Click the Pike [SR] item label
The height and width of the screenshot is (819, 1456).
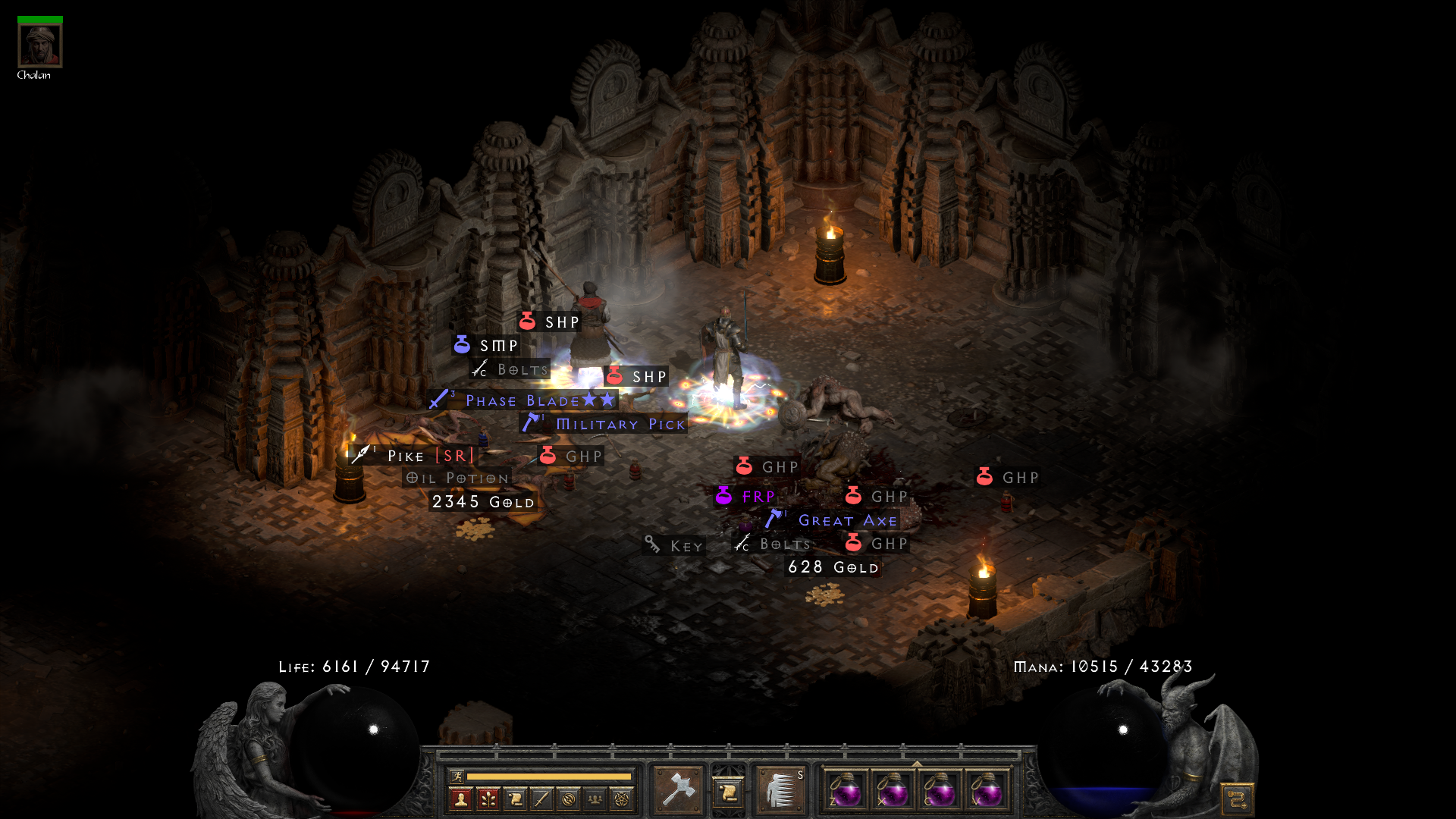[x=430, y=456]
